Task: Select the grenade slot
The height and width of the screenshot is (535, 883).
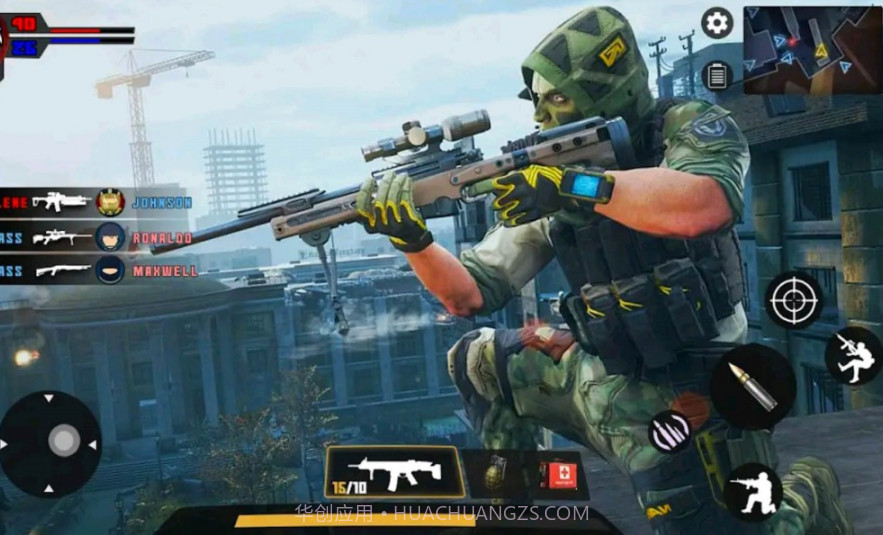Action: point(497,473)
